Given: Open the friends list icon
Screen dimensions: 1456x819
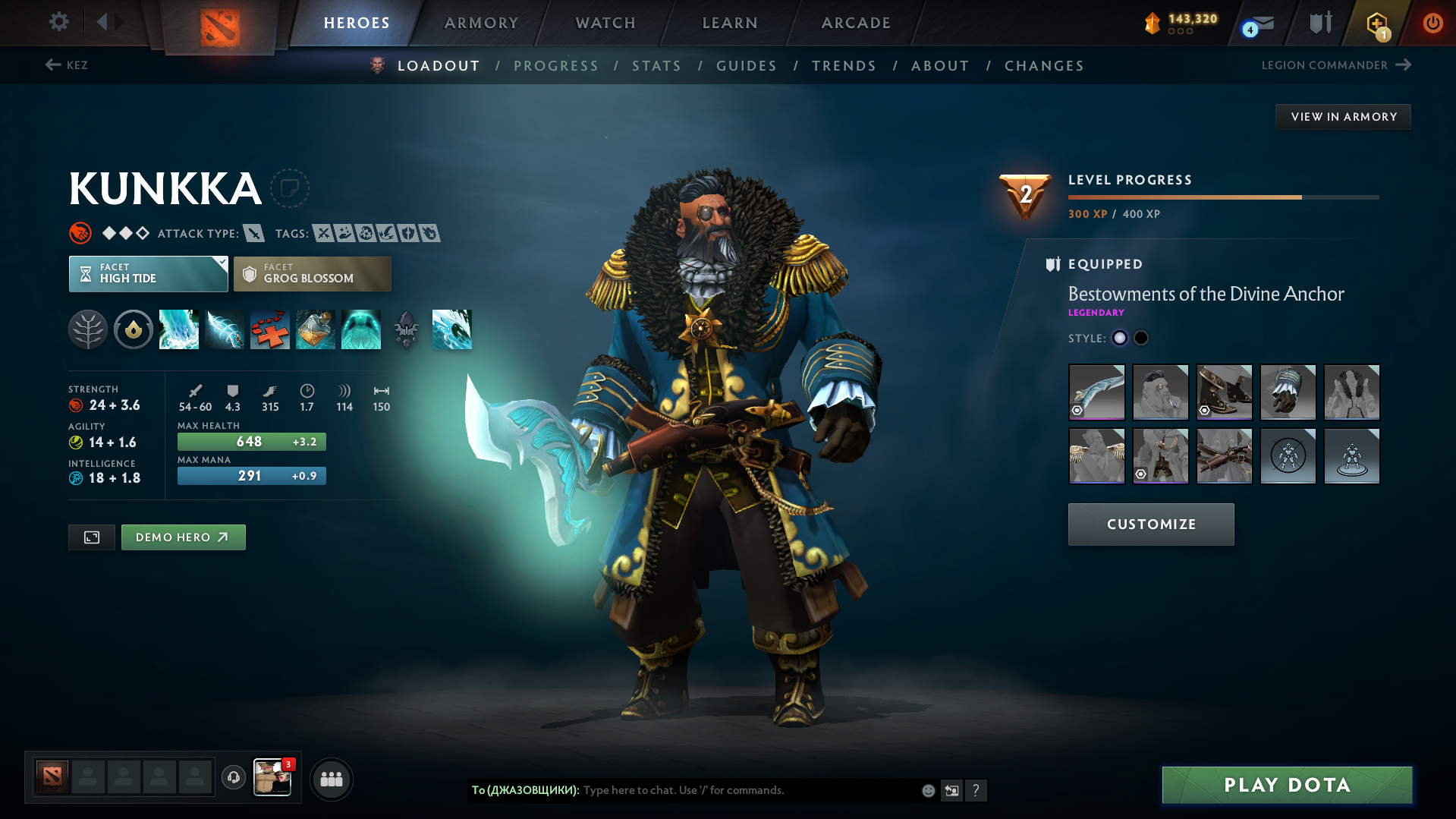Looking at the screenshot, I should pos(332,779).
